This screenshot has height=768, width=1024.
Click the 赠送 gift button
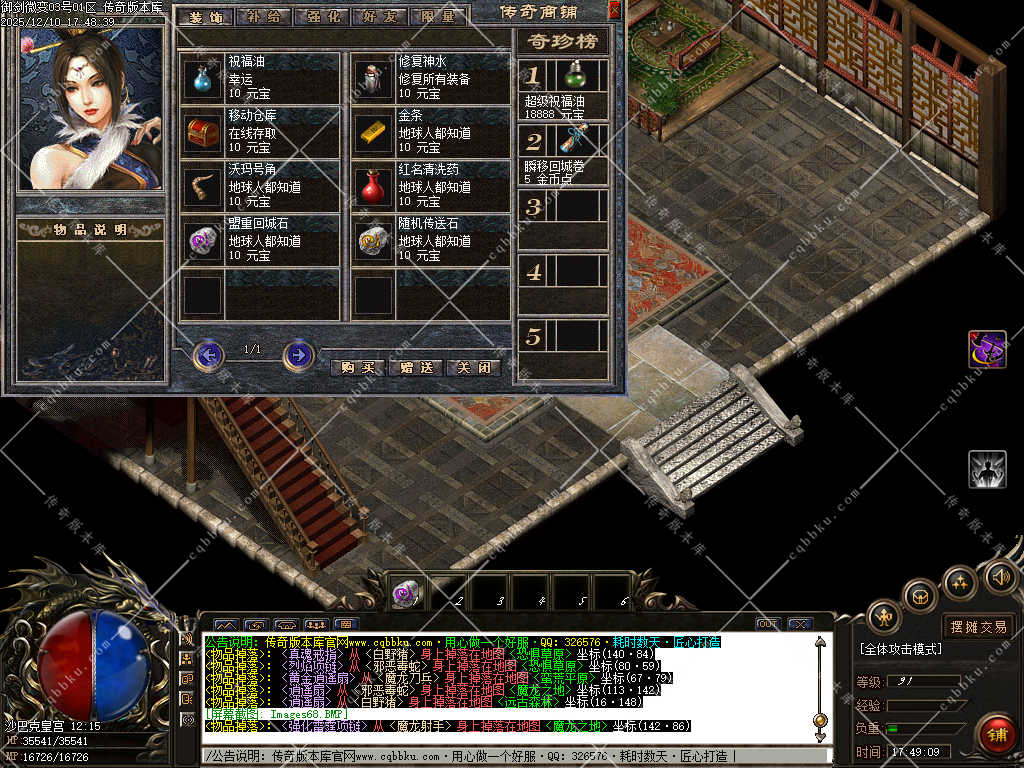tap(415, 367)
